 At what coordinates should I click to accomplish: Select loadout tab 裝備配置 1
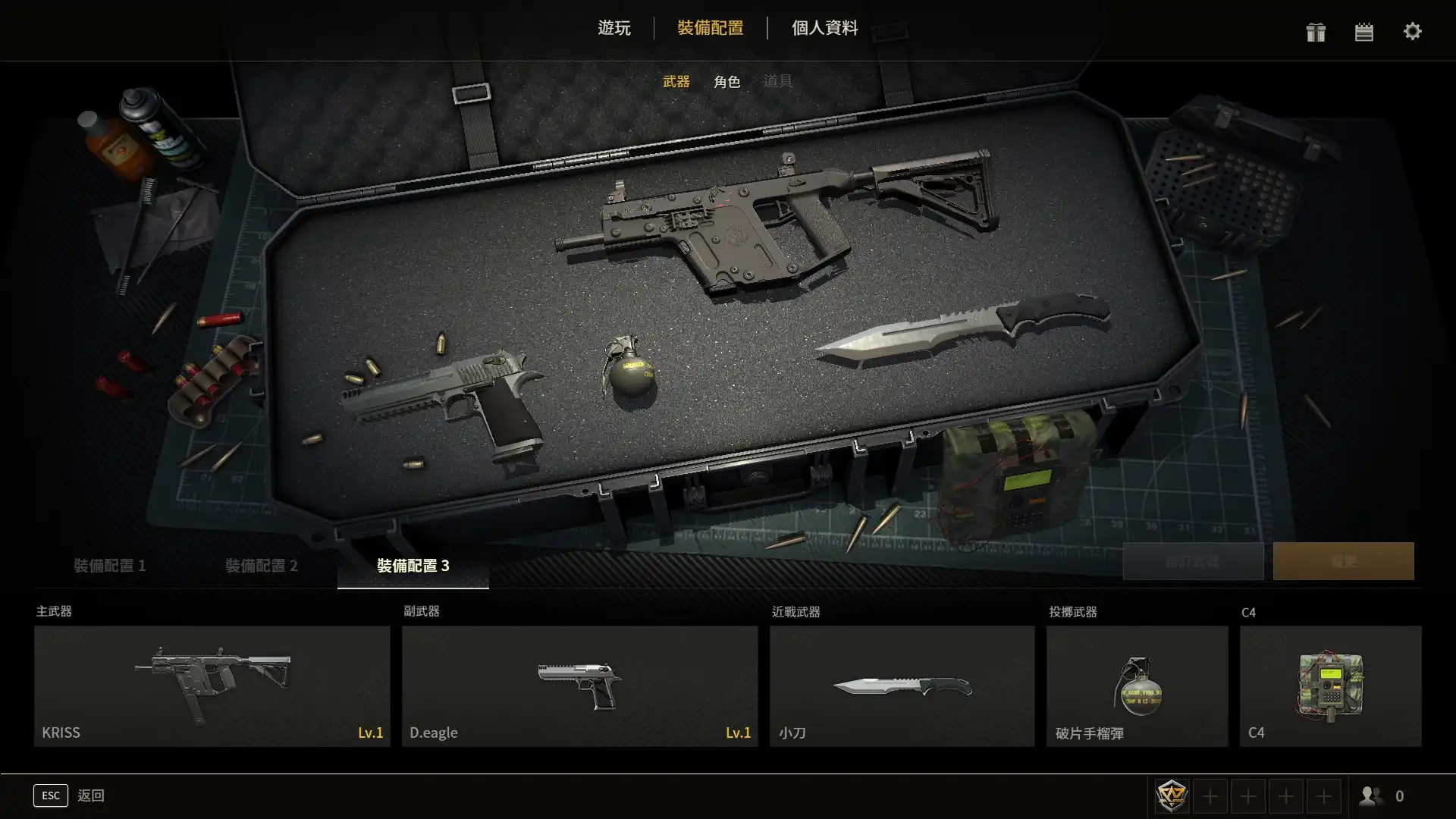point(109,566)
